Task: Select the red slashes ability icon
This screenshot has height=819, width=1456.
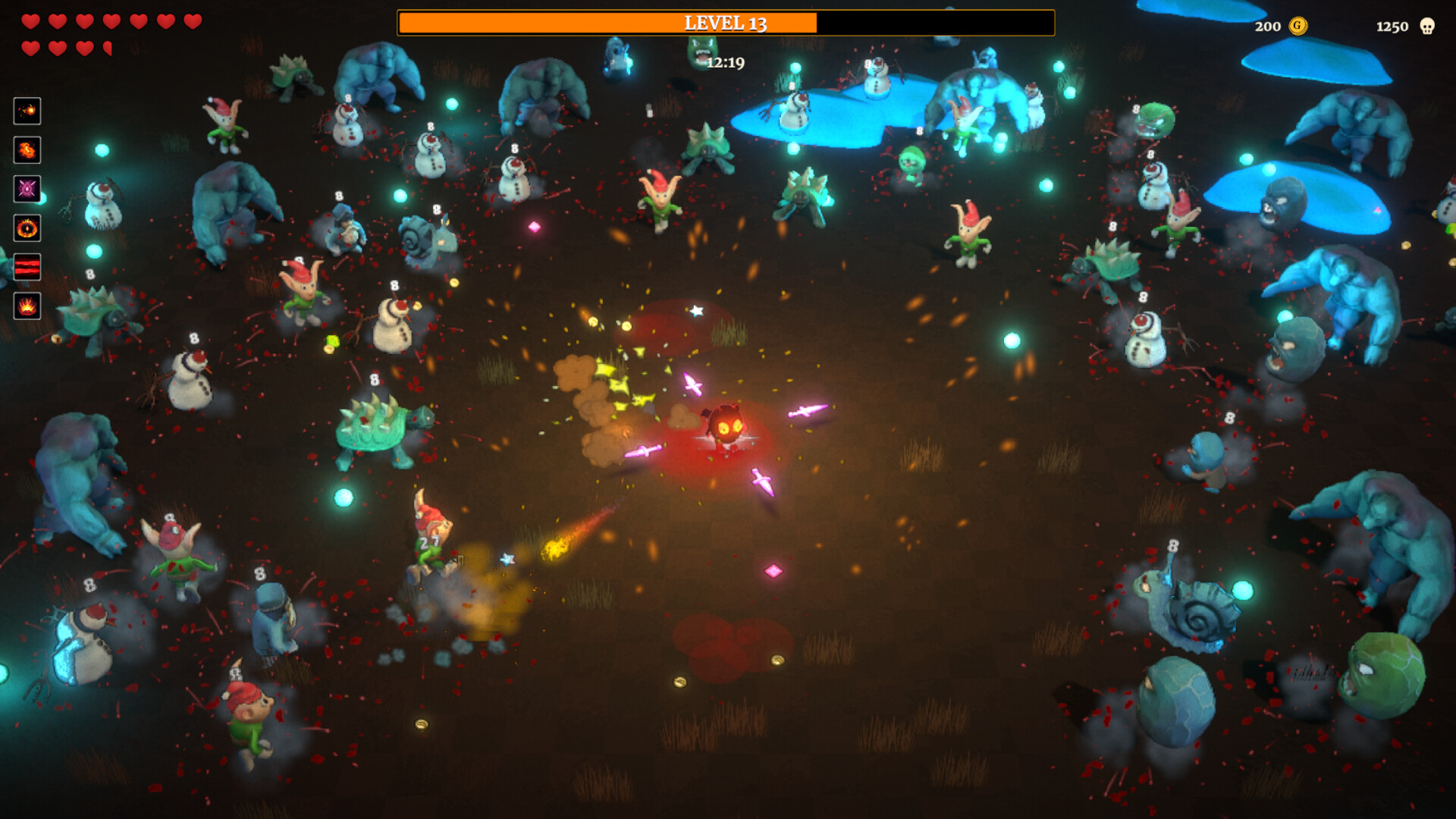Action: click(27, 266)
